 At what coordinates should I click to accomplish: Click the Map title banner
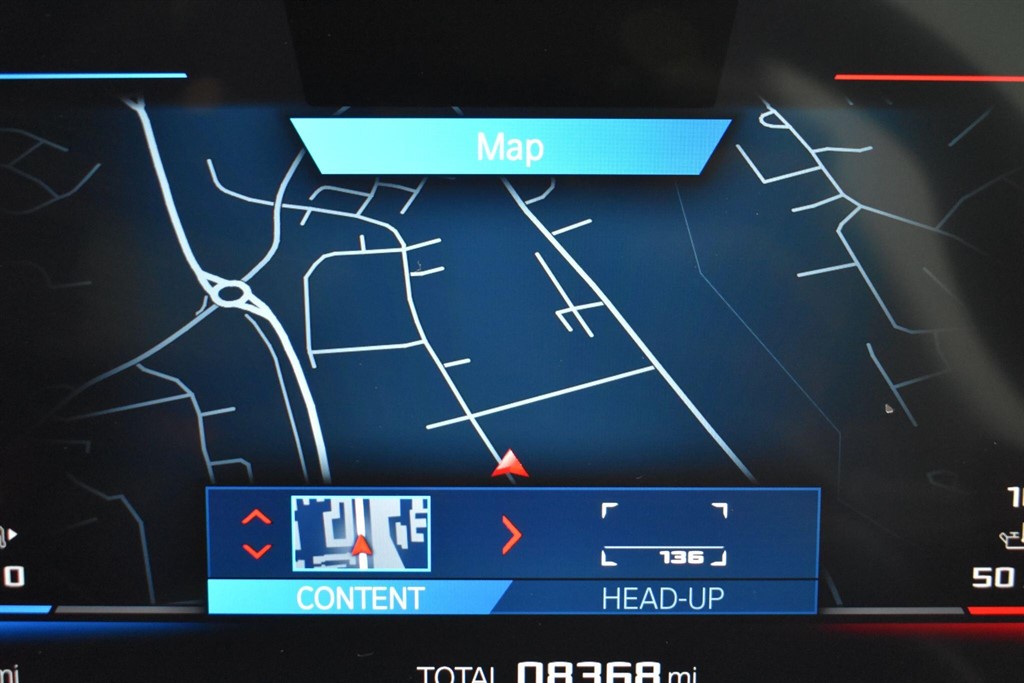[510, 147]
